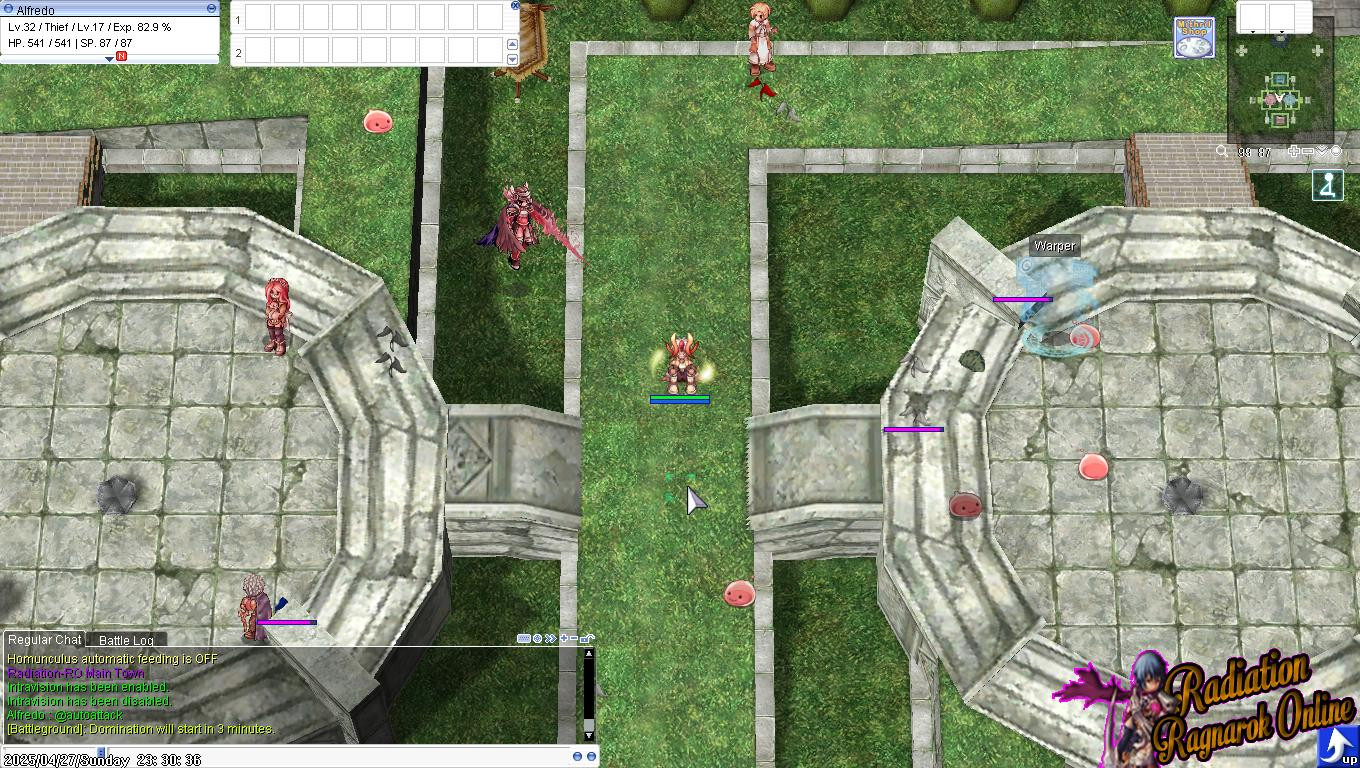Image resolution: width=1360 pixels, height=768 pixels.
Task: Click the blue "up" arrow button
Action: tap(1336, 746)
